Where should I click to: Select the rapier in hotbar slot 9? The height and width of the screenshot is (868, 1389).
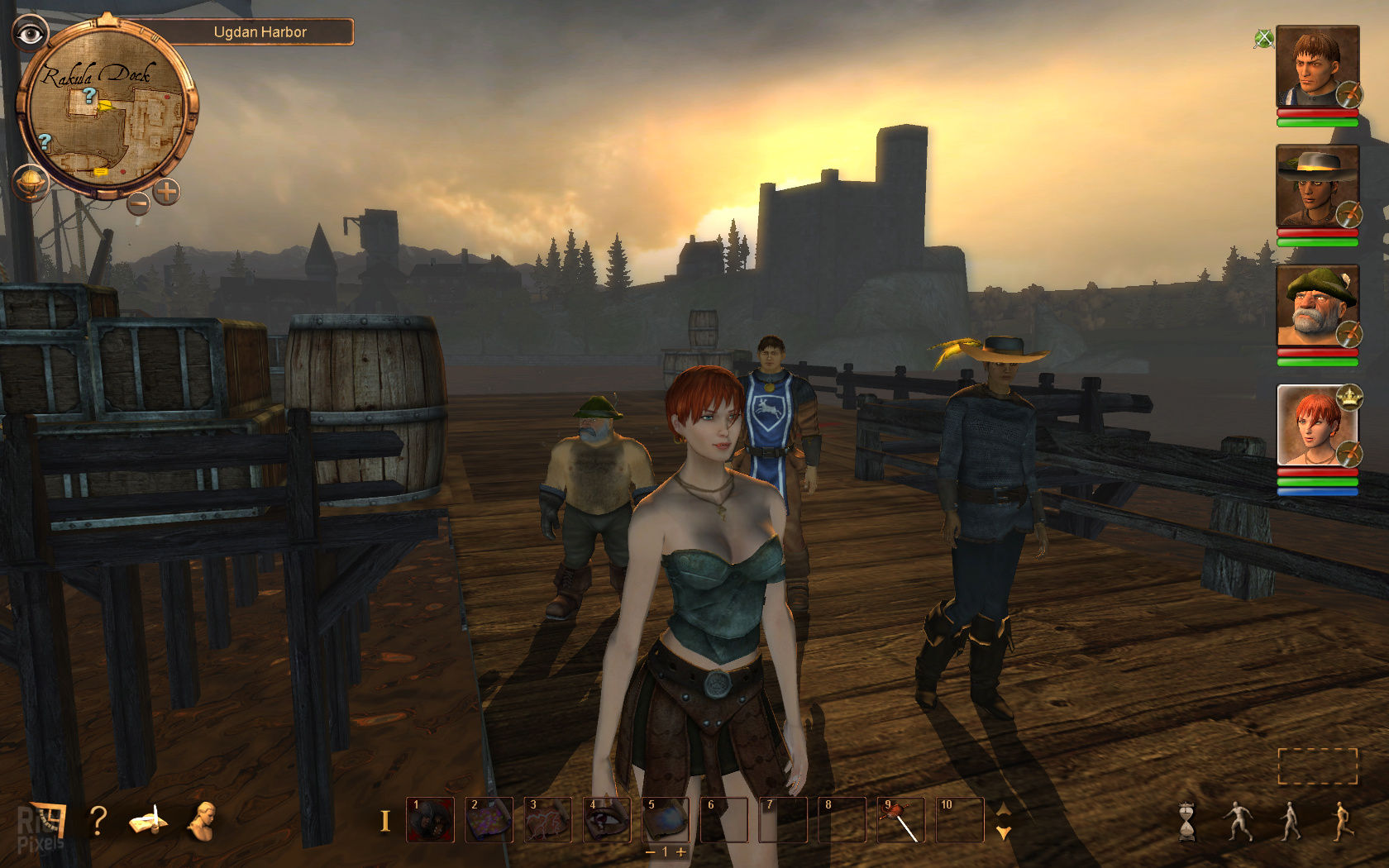(901, 820)
